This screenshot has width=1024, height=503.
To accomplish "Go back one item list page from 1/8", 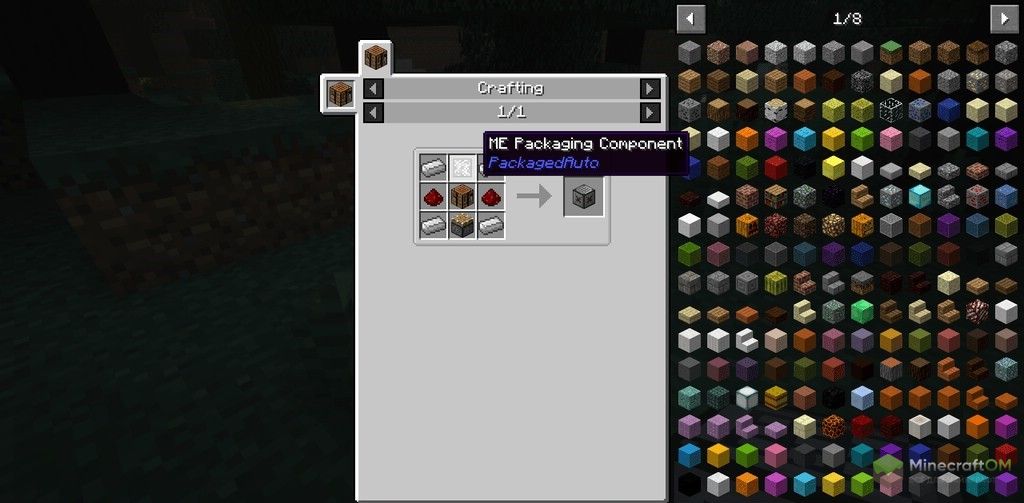I will coord(691,18).
